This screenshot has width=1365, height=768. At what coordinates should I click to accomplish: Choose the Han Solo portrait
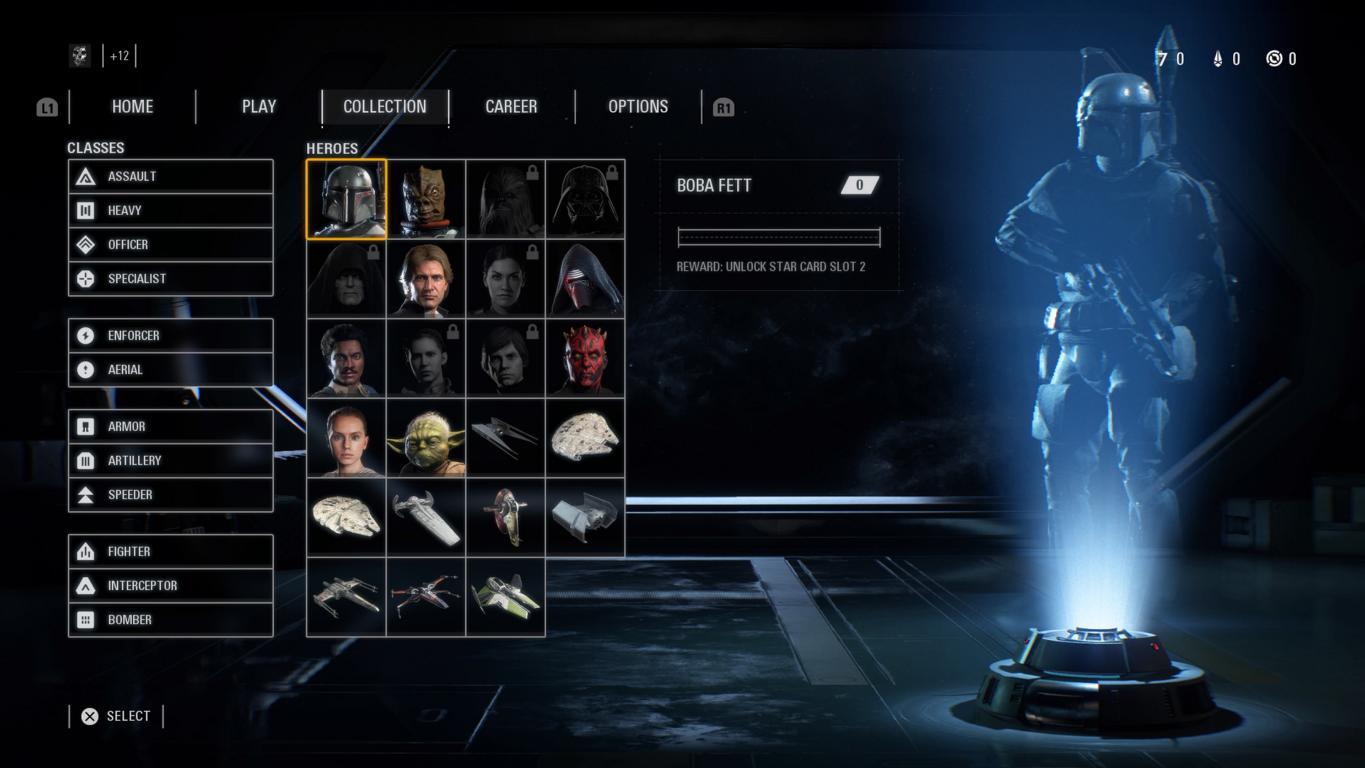[x=426, y=279]
